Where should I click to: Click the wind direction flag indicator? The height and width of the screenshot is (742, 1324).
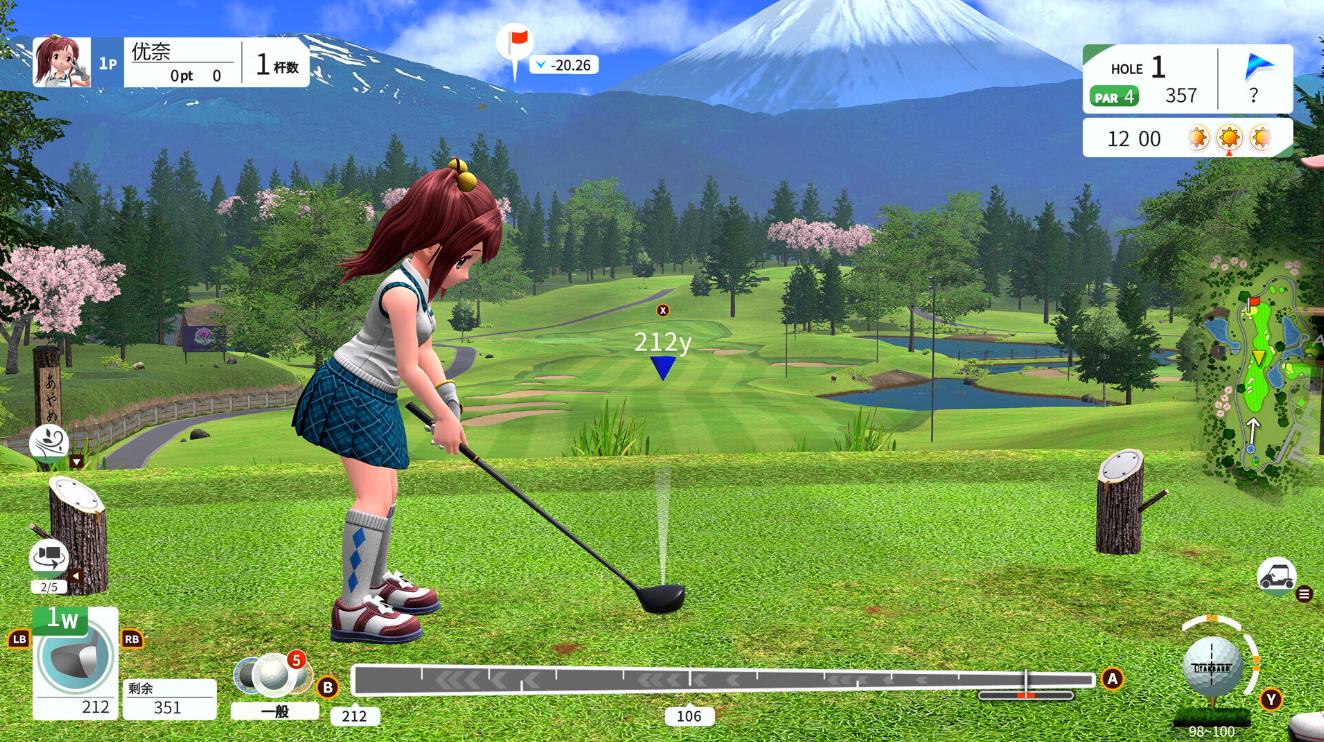[x=1259, y=68]
